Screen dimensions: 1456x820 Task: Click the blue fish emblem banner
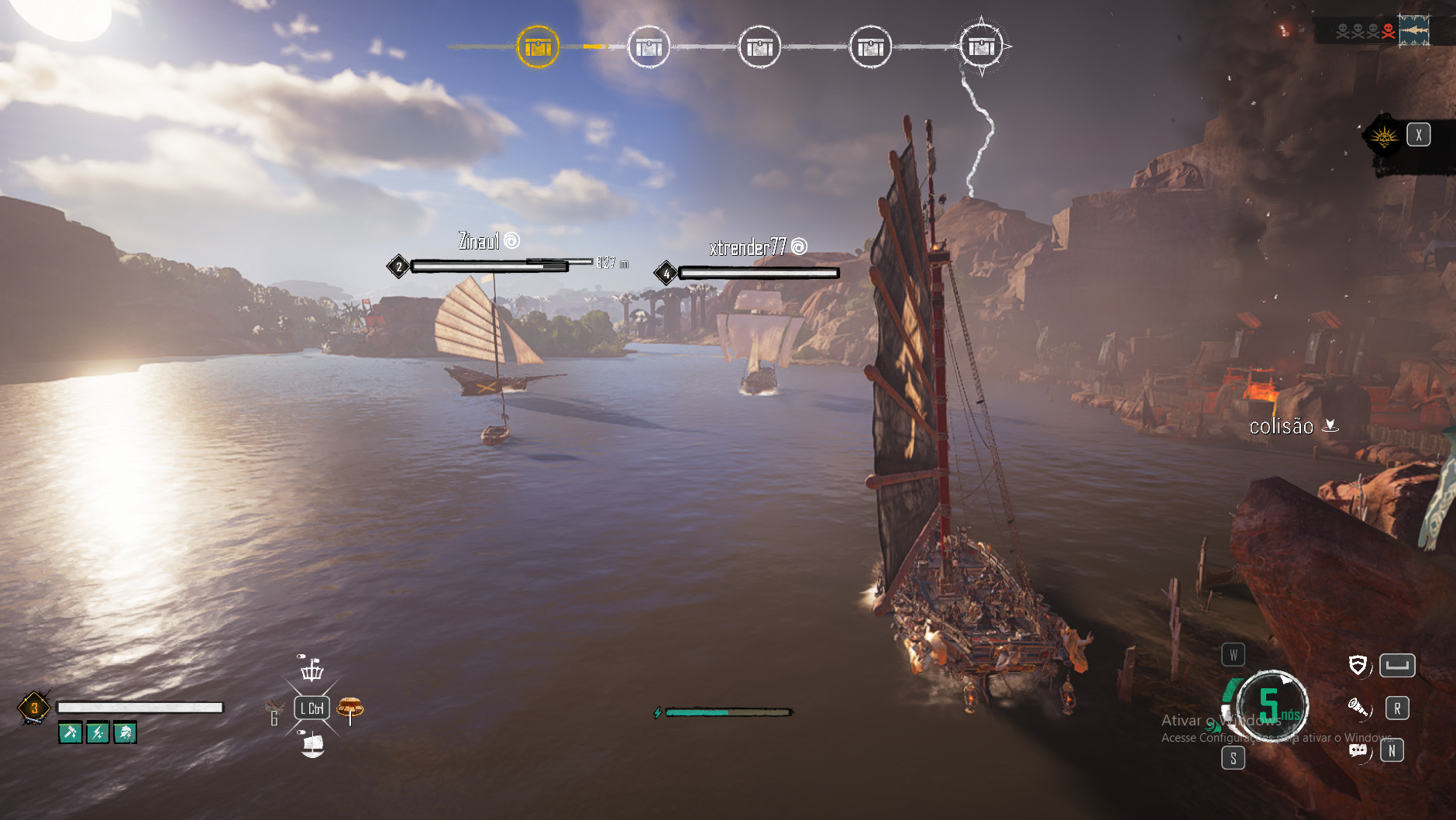1414,30
